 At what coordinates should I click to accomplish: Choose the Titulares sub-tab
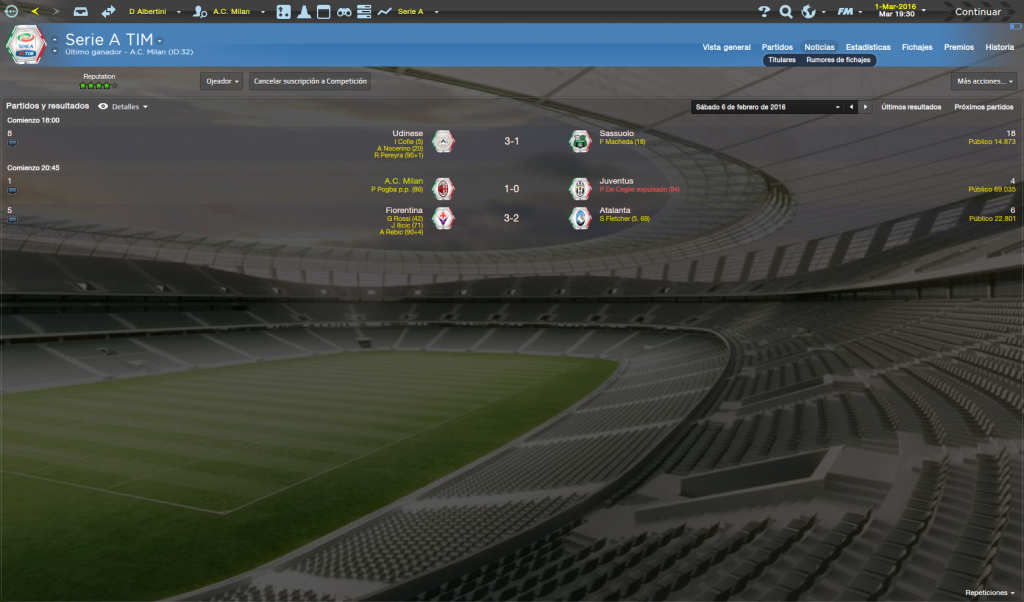coord(781,60)
